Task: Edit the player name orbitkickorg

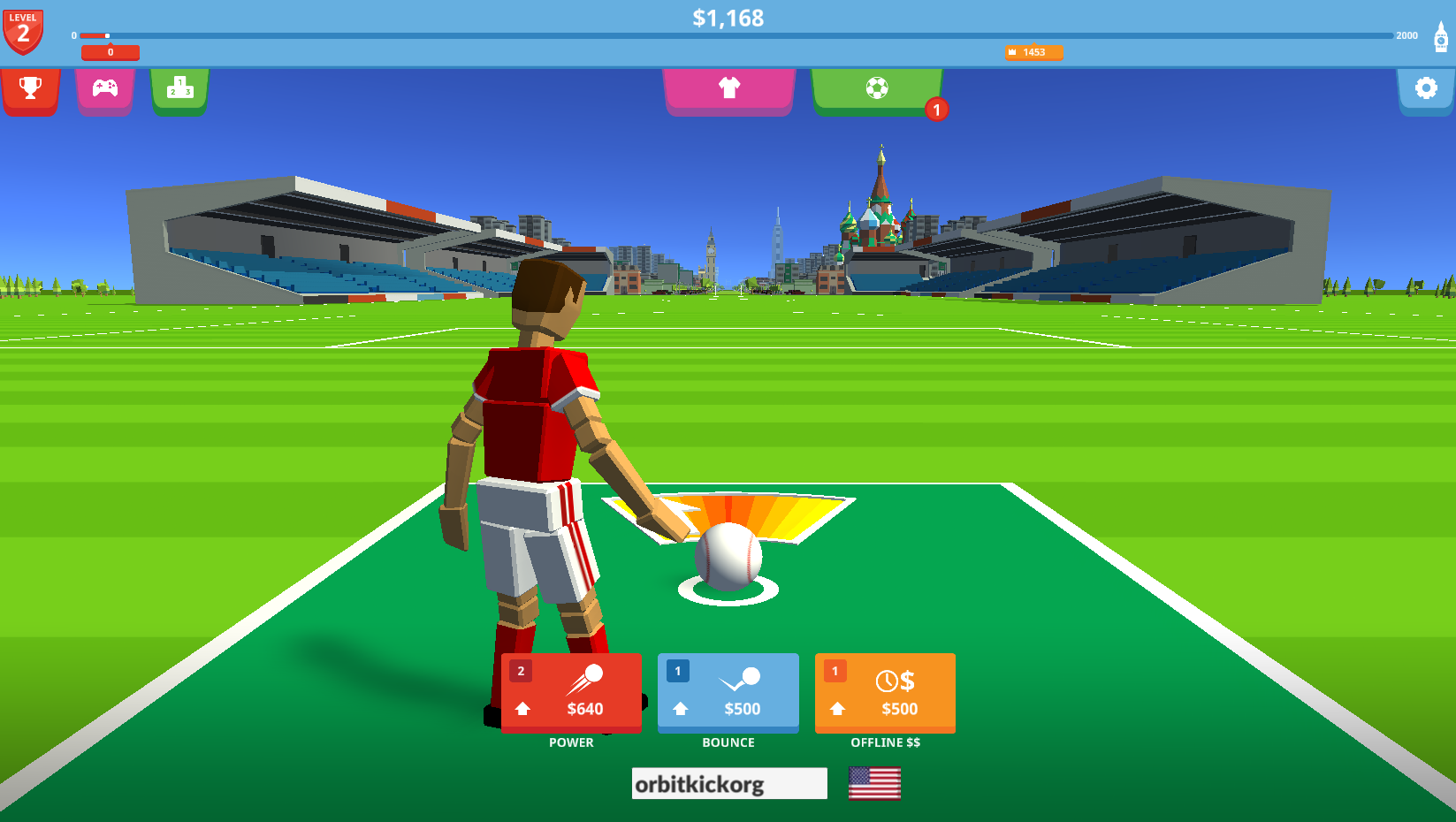Action: 728,783
